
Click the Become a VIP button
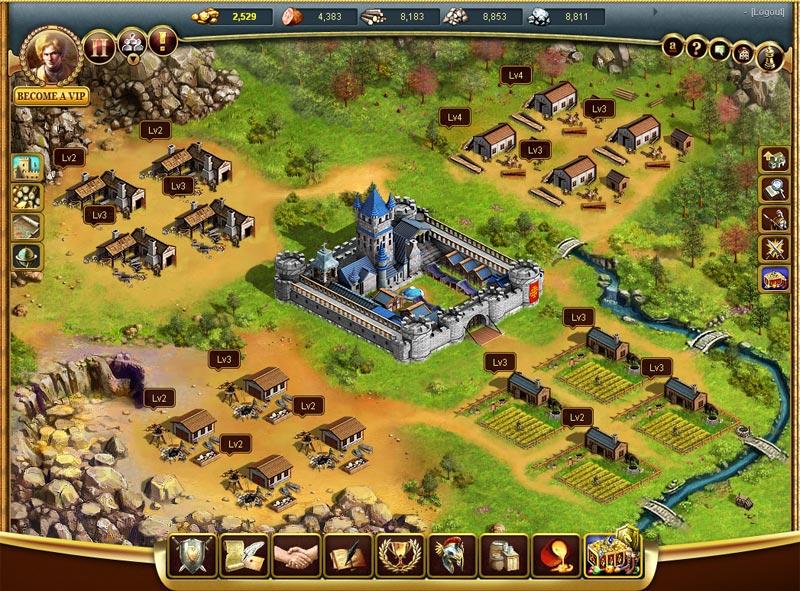pyautogui.click(x=45, y=98)
